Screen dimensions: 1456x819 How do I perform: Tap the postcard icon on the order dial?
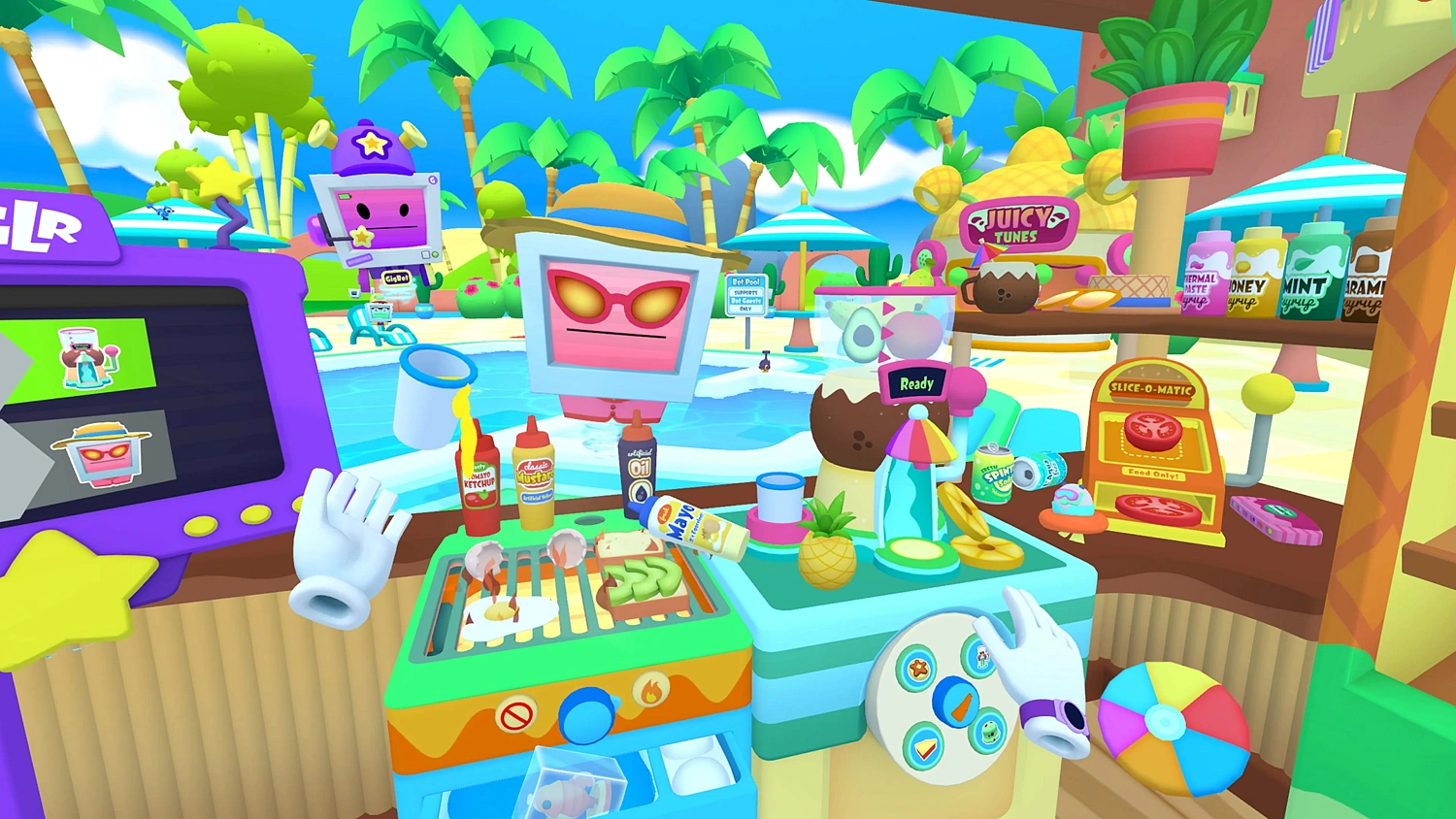(x=982, y=658)
